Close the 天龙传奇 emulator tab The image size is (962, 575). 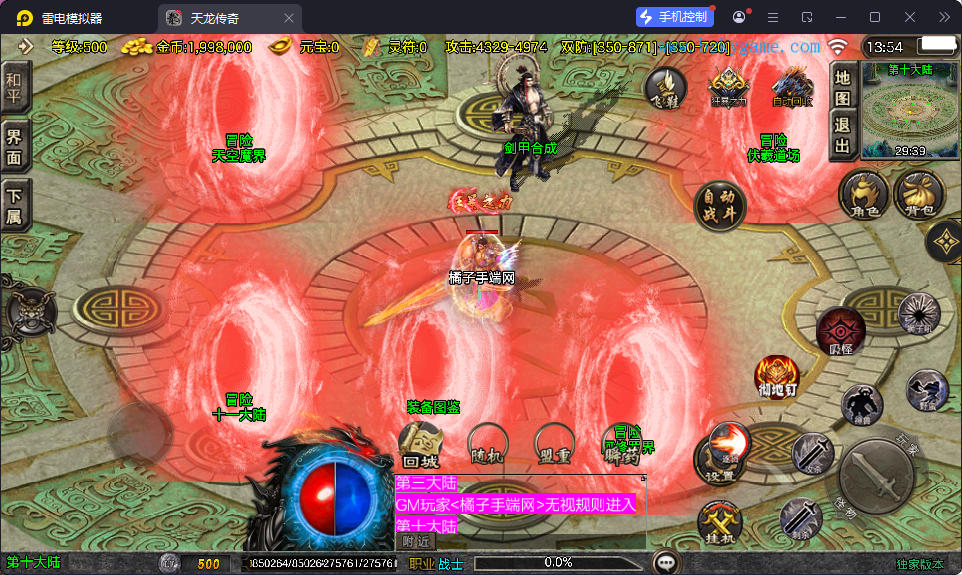point(289,18)
